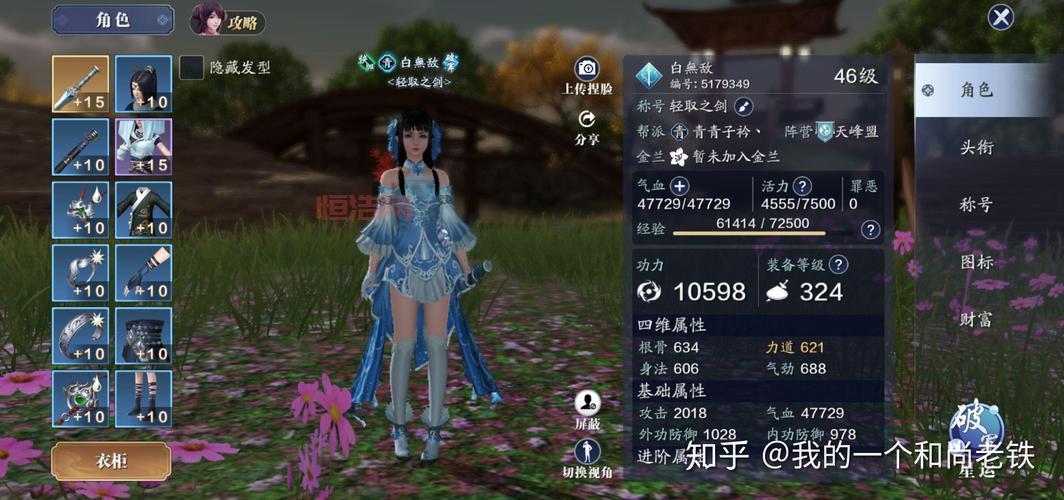Add 气血 with the plus button

679,186
